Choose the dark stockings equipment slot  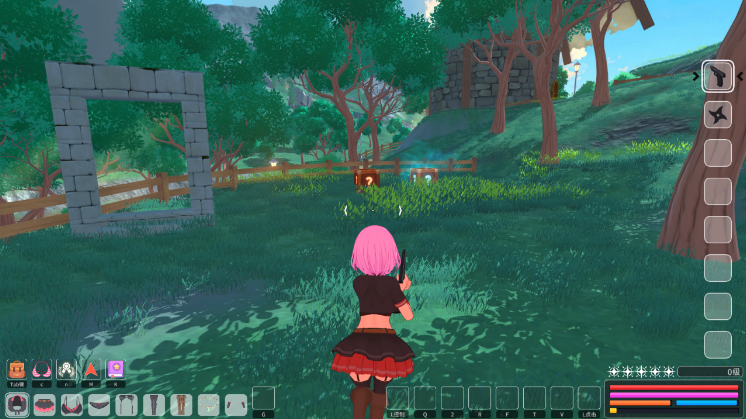point(153,405)
